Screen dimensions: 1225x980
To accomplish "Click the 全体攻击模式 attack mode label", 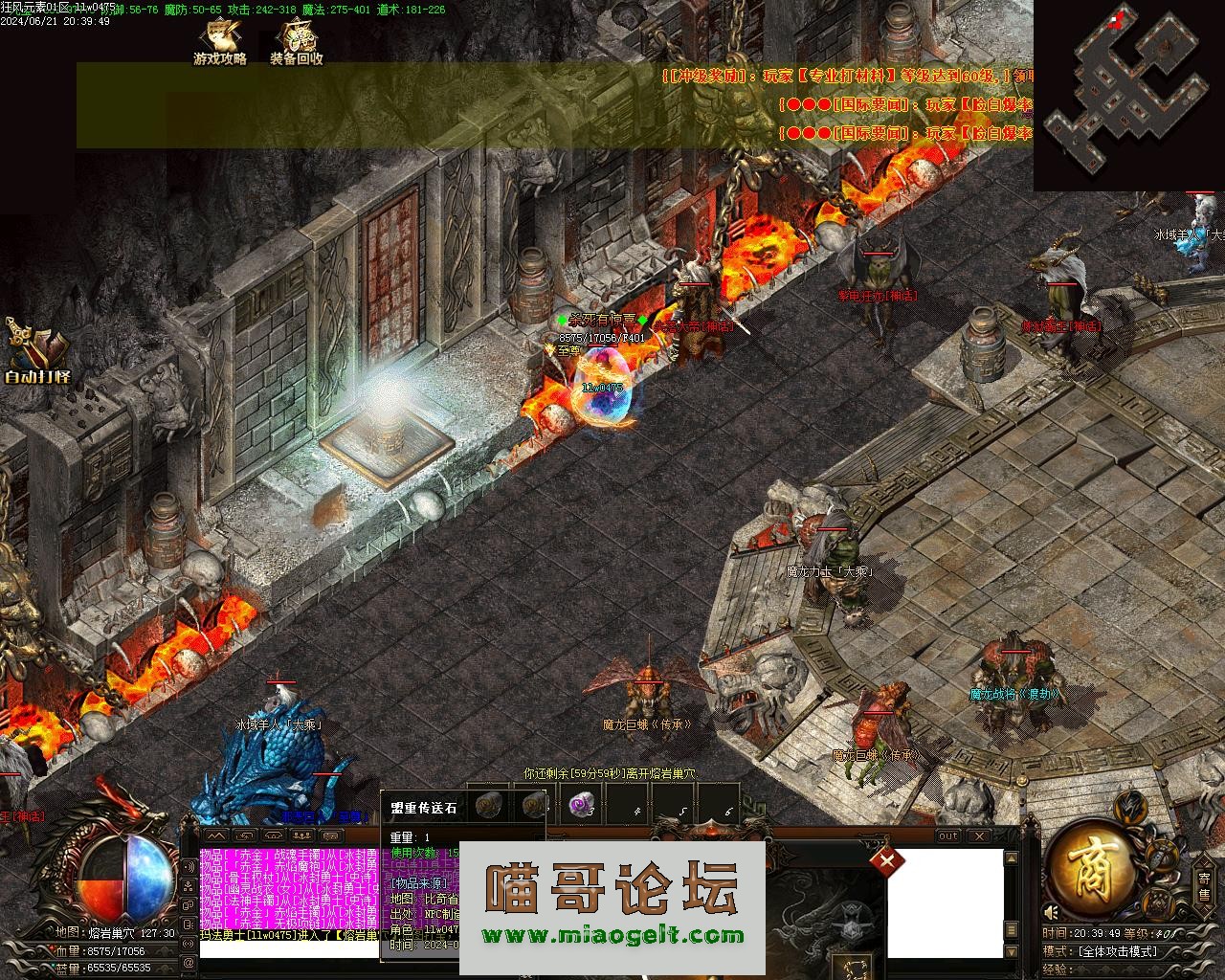I will coord(1118,951).
